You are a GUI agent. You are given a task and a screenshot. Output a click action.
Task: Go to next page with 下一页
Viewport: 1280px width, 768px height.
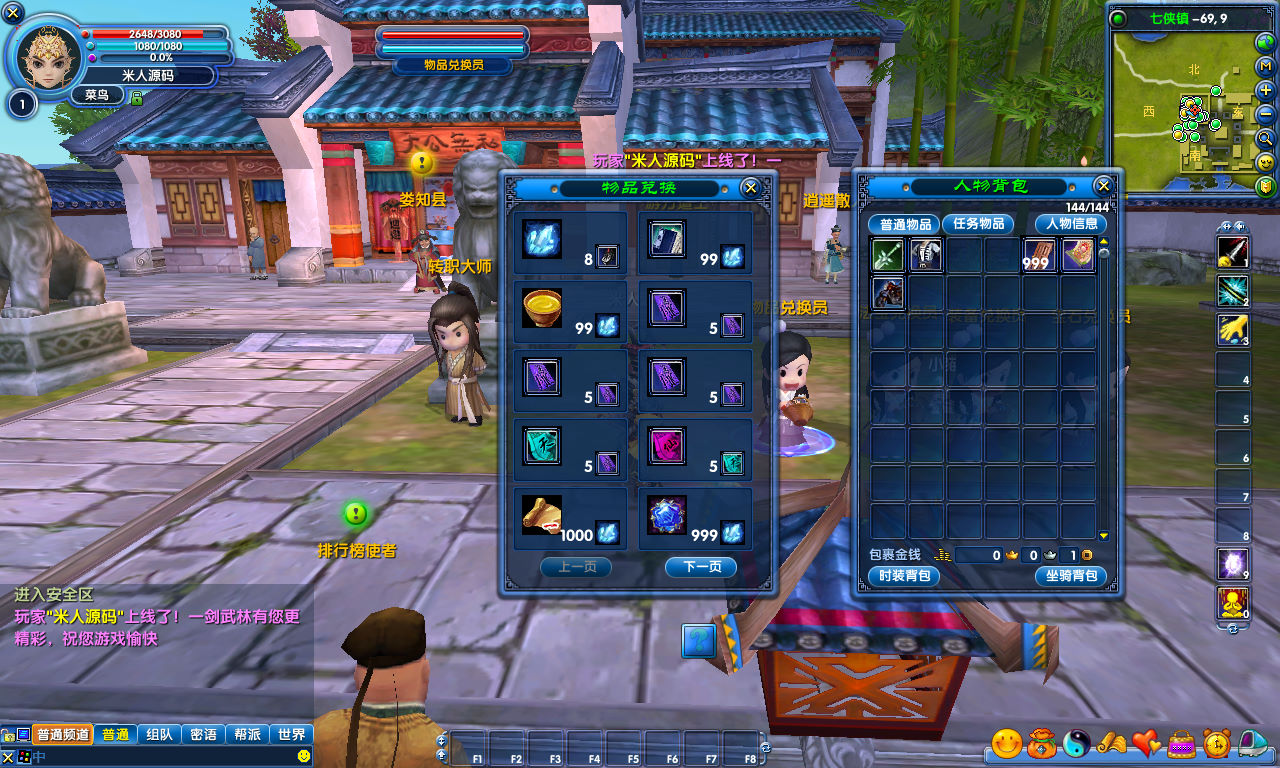(x=701, y=567)
